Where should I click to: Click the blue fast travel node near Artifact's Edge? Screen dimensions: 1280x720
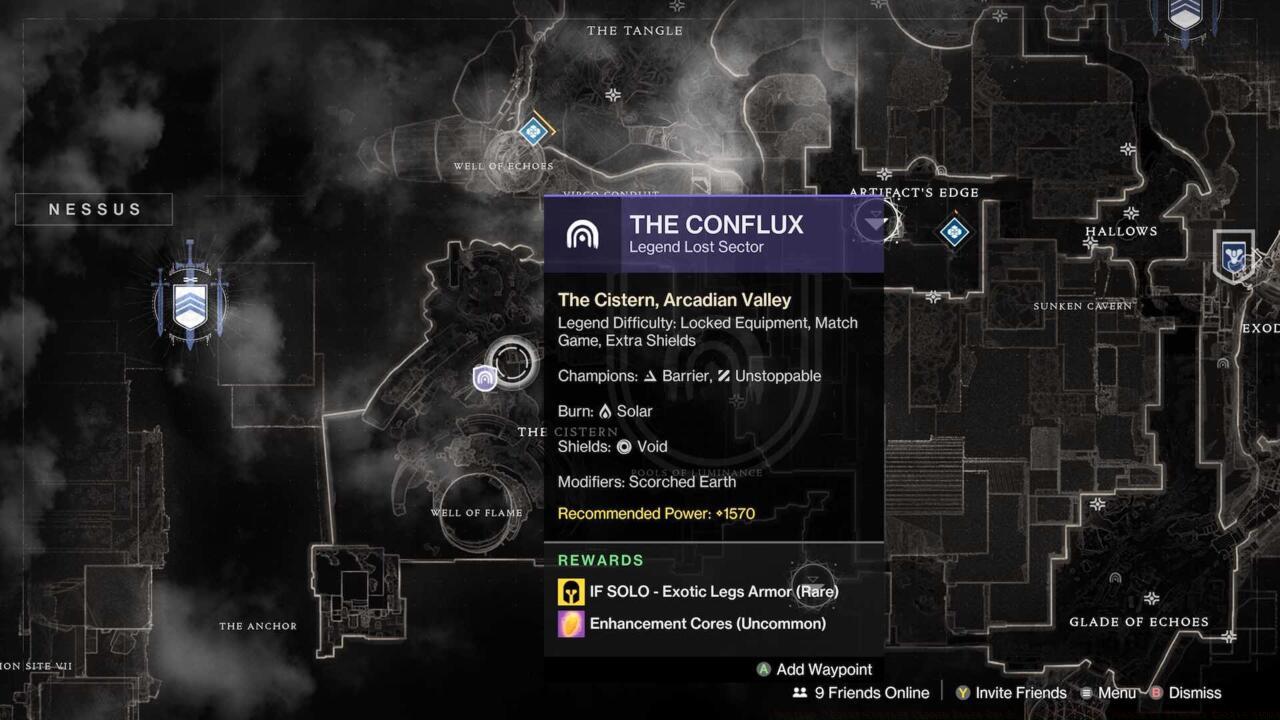point(952,233)
